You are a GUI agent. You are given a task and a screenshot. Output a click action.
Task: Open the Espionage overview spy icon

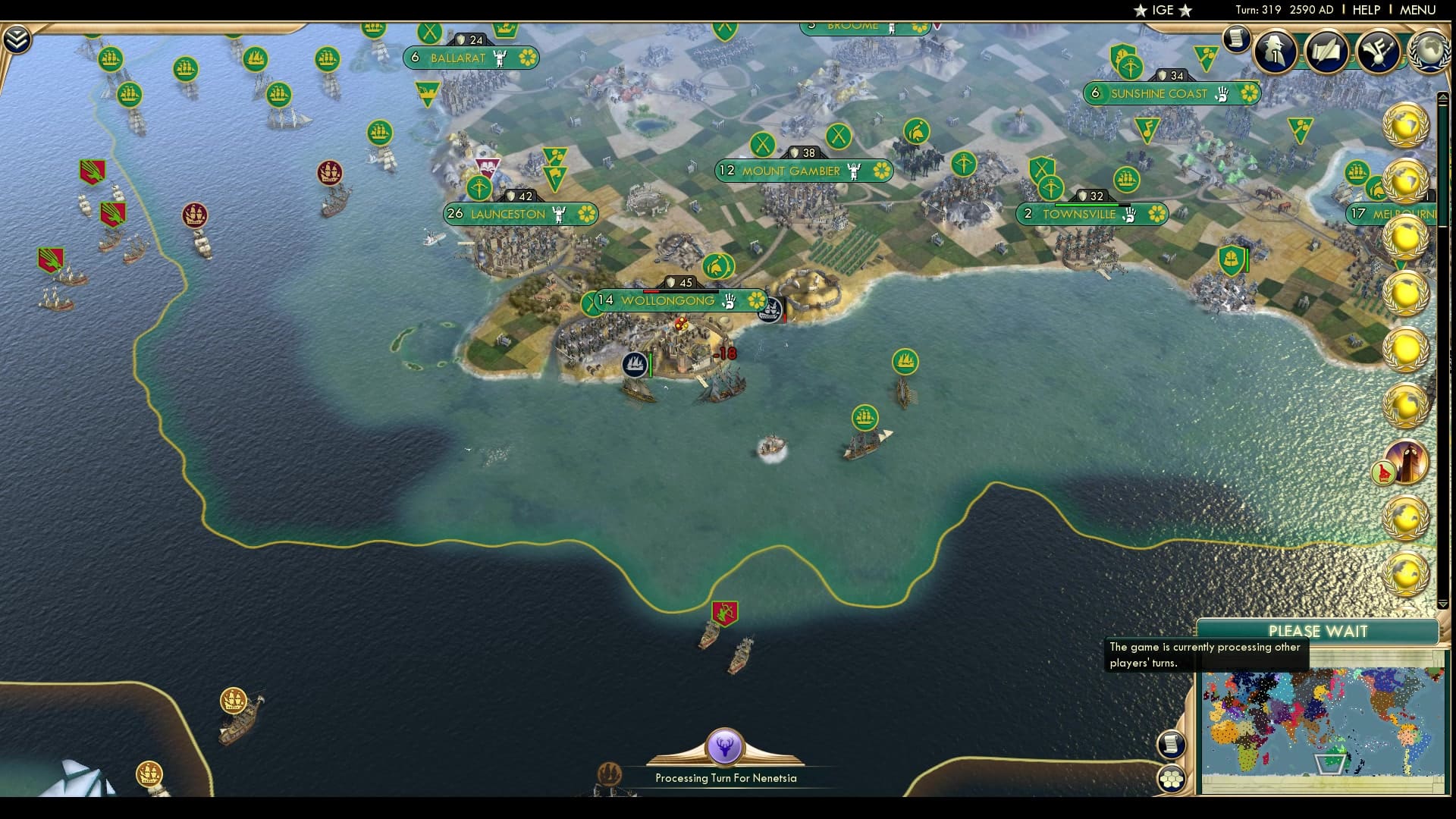click(1276, 52)
